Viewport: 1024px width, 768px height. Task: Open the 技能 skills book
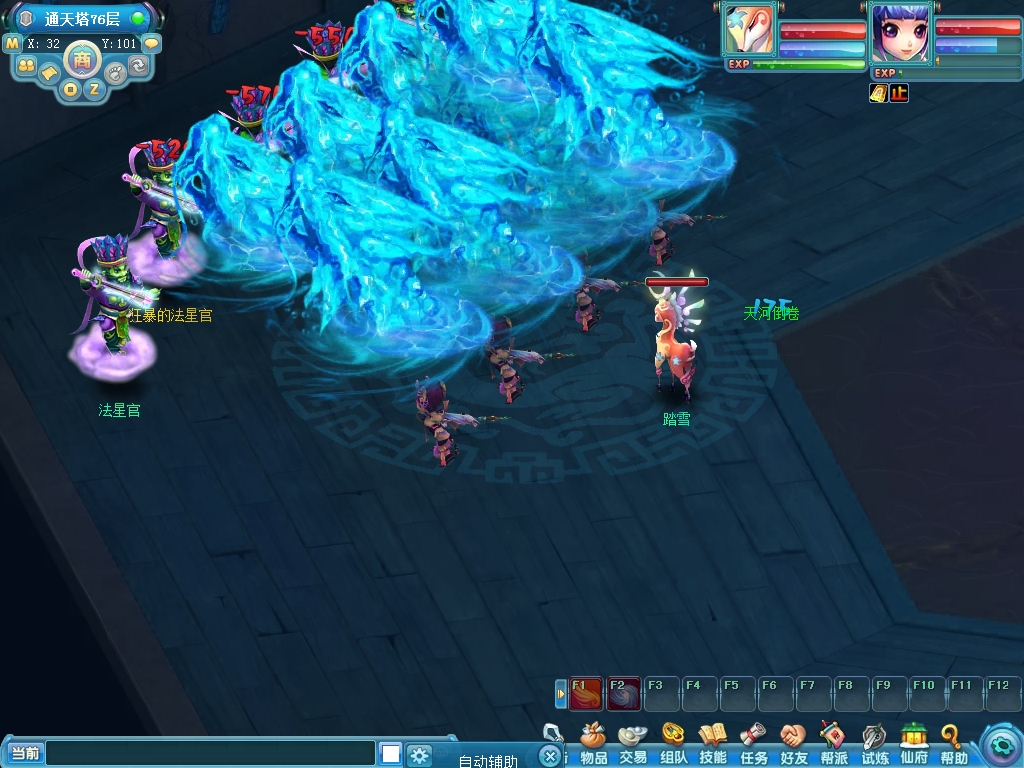tap(713, 745)
